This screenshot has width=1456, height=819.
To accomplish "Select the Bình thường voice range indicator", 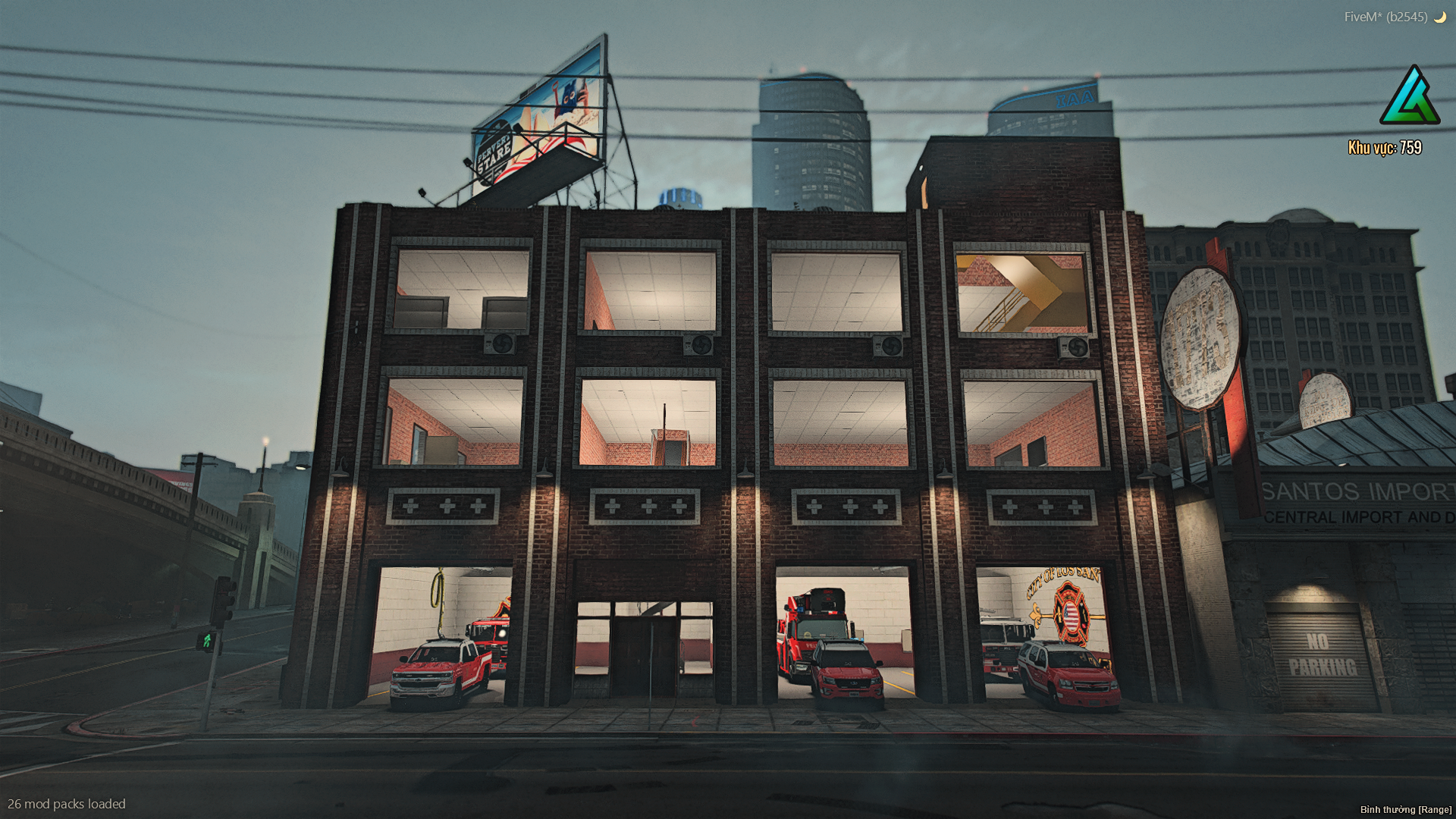I will [x=1404, y=810].
